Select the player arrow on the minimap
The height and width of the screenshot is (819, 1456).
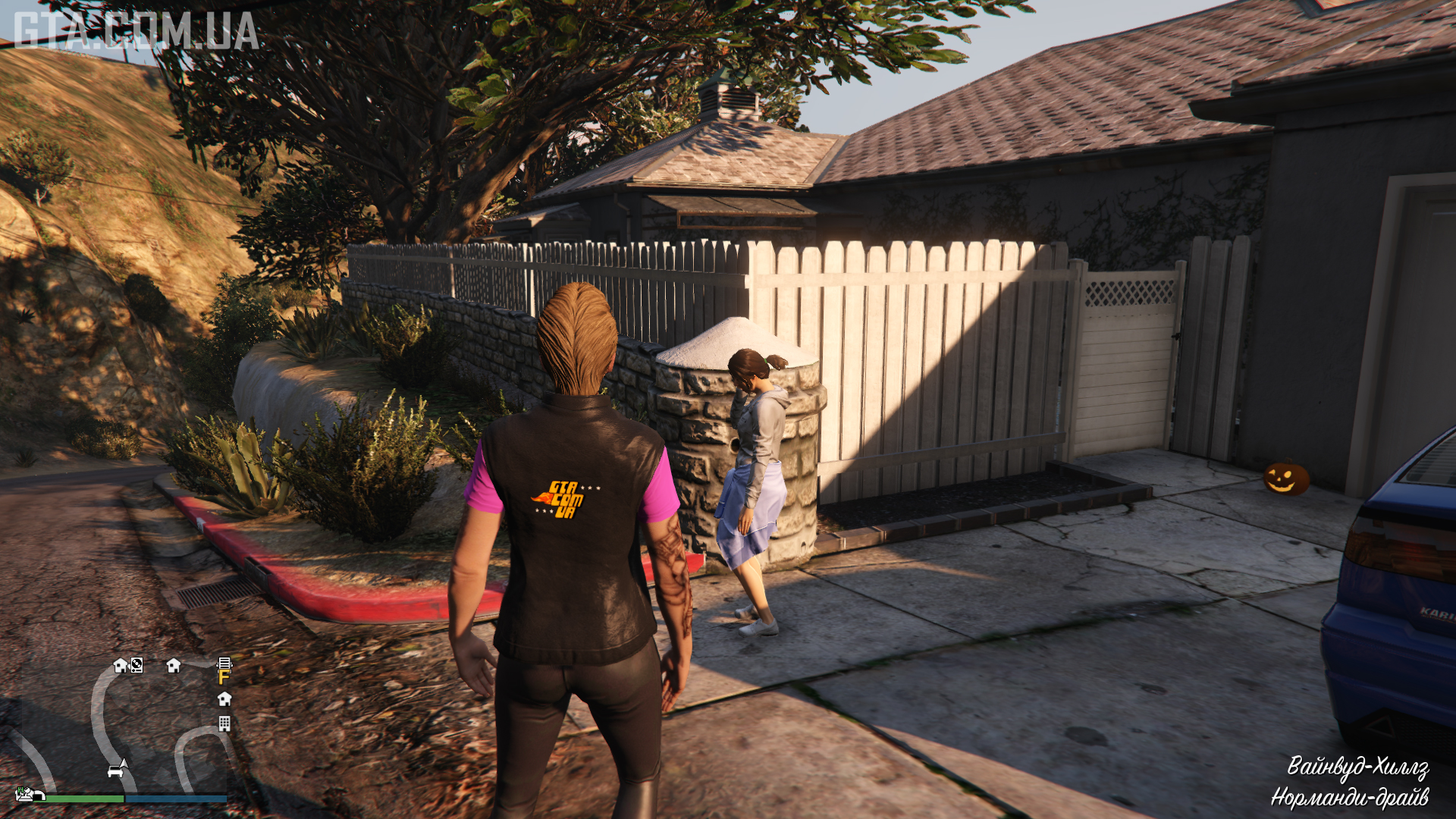click(124, 764)
